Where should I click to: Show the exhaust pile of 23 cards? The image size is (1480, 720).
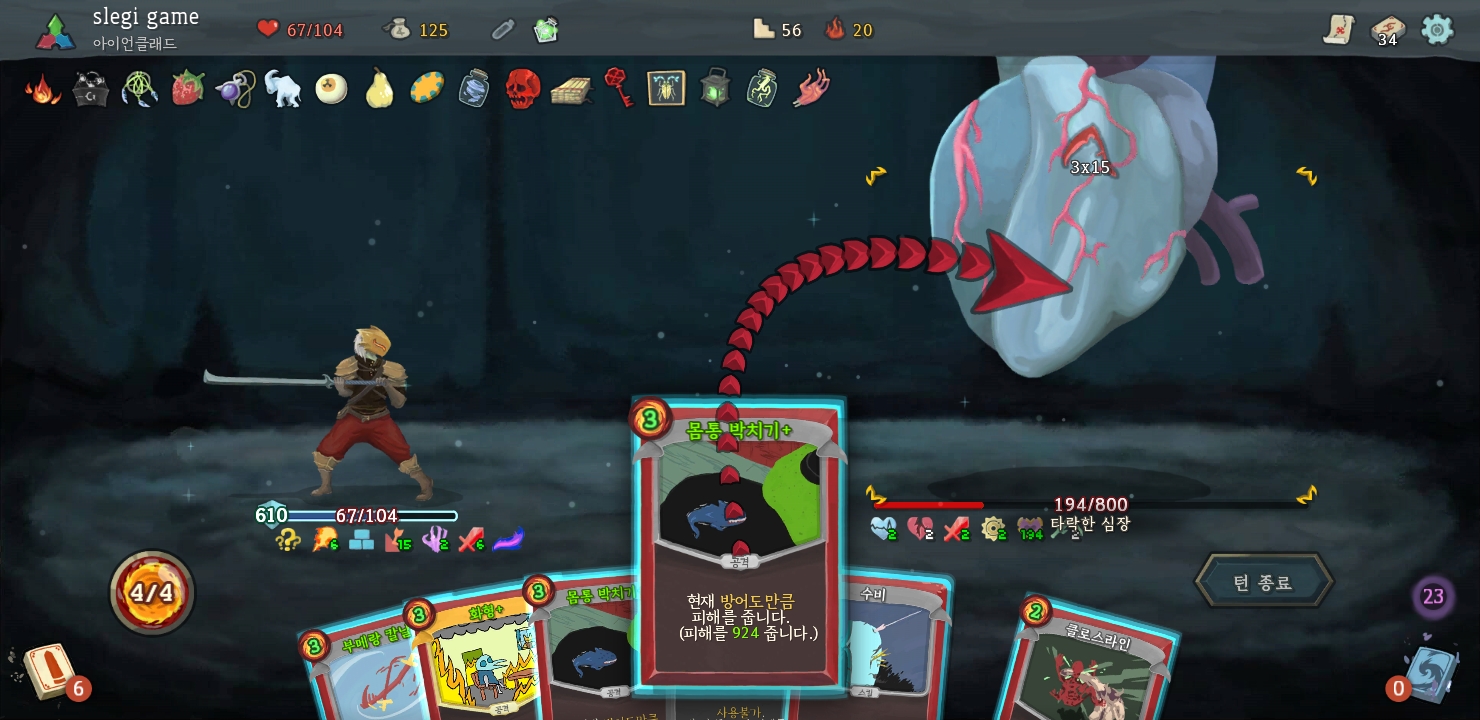(x=1433, y=597)
